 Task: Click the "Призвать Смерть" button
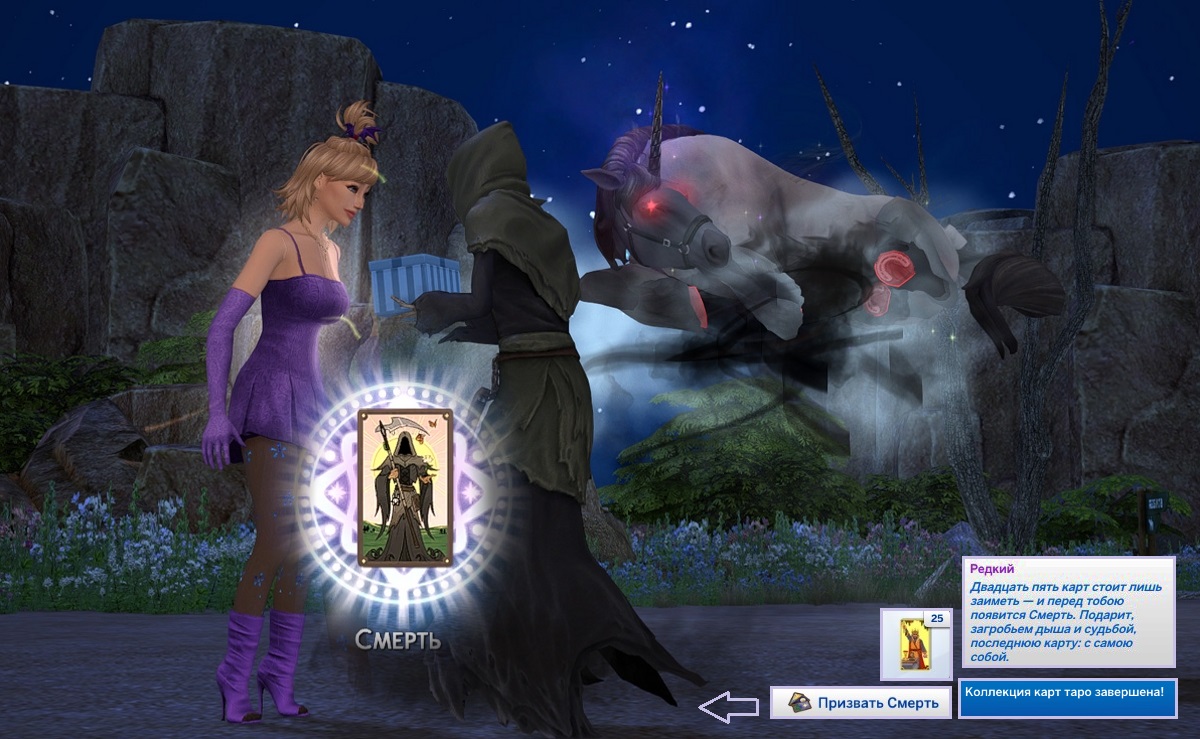pos(860,703)
